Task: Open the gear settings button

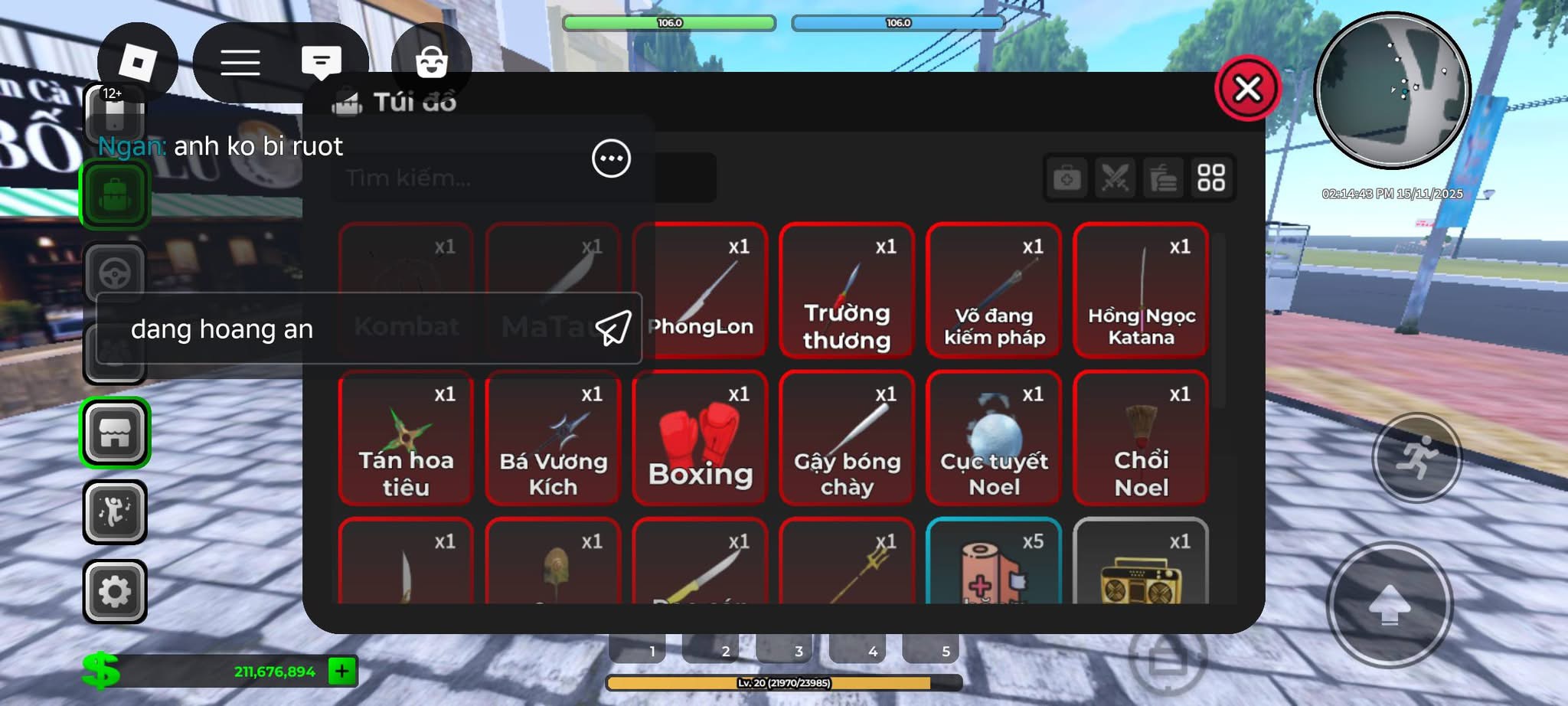Action: pos(115,591)
